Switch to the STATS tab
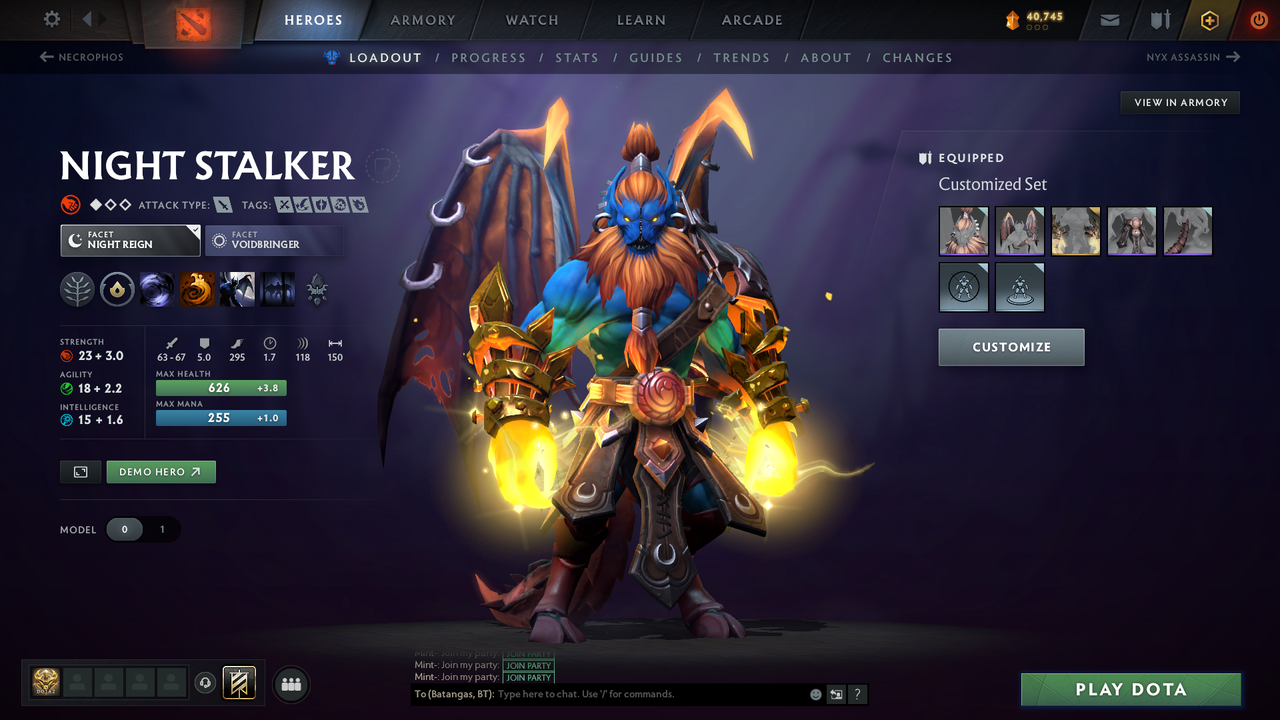The image size is (1280, 720). pos(577,57)
